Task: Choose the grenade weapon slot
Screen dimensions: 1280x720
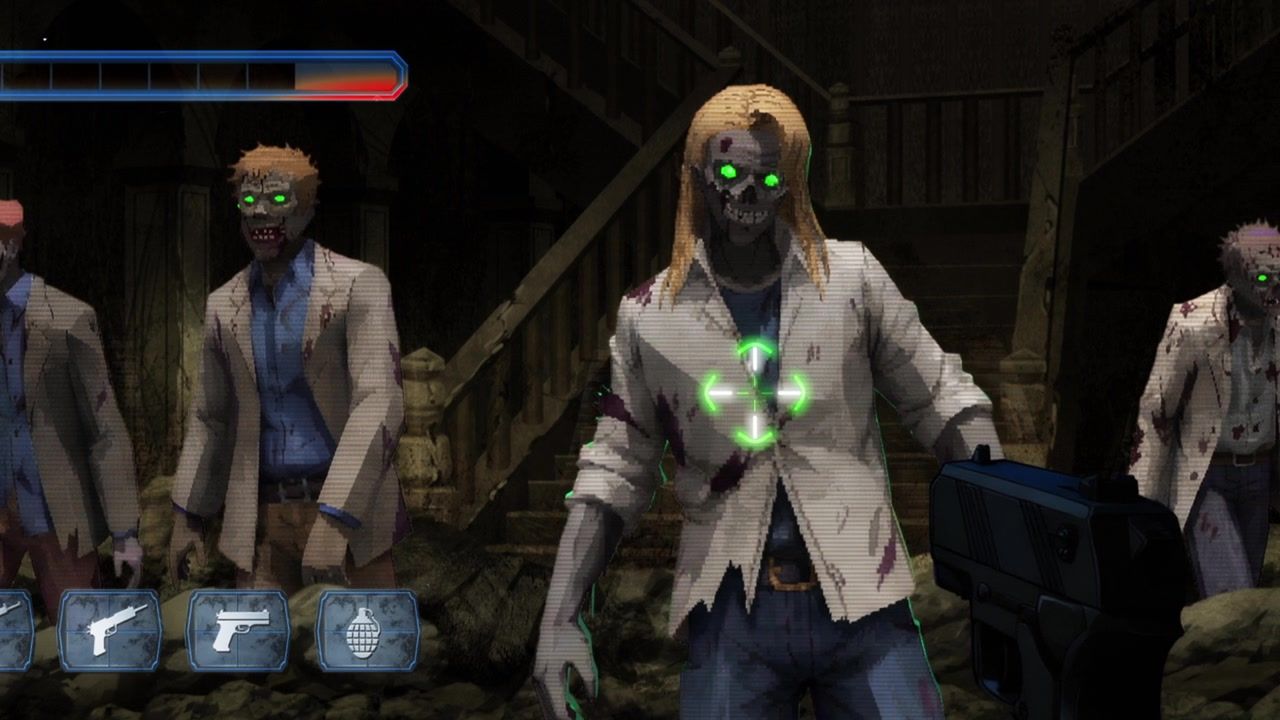Action: [x=367, y=630]
